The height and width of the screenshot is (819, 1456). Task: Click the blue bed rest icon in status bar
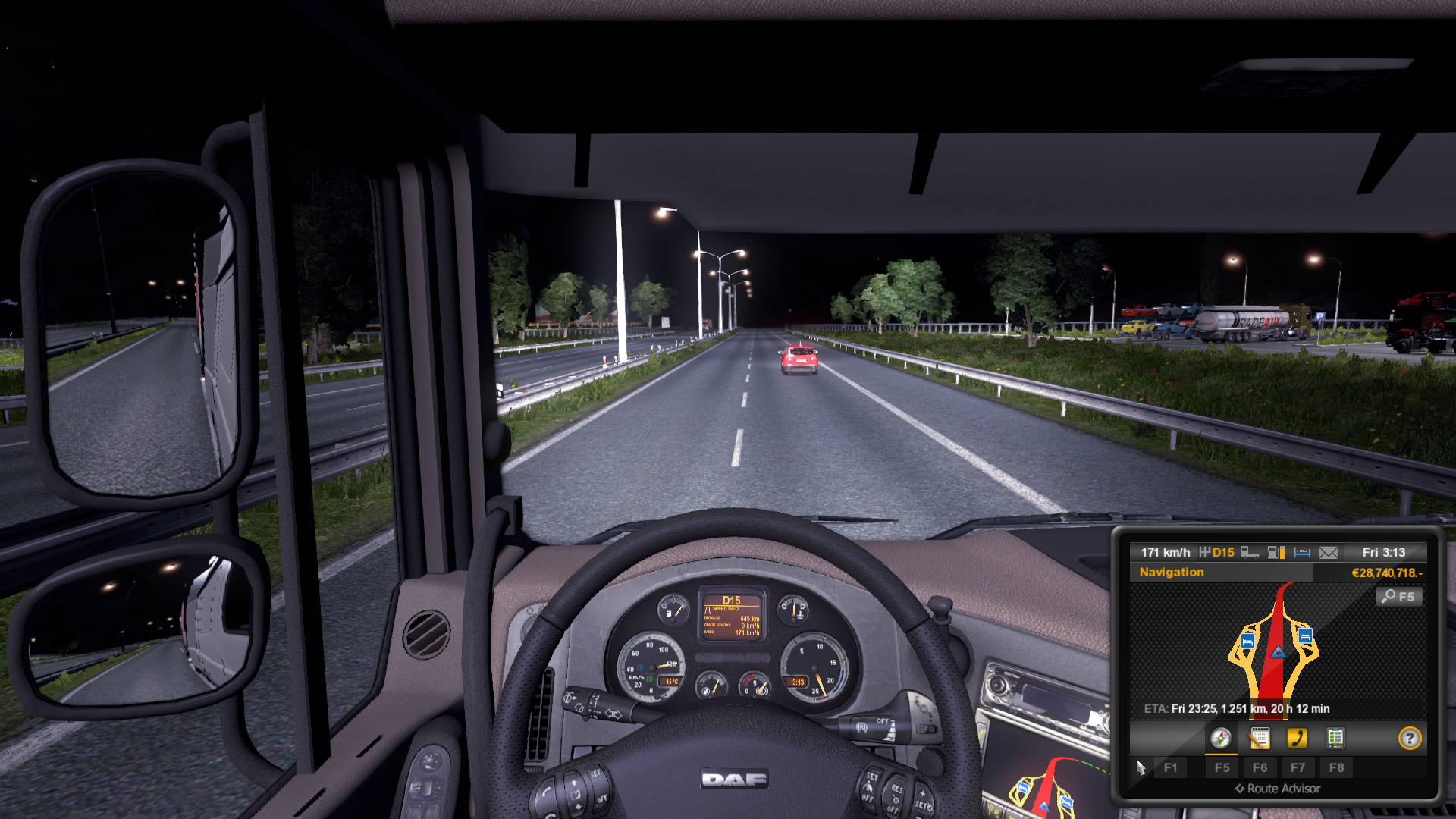tap(1302, 553)
